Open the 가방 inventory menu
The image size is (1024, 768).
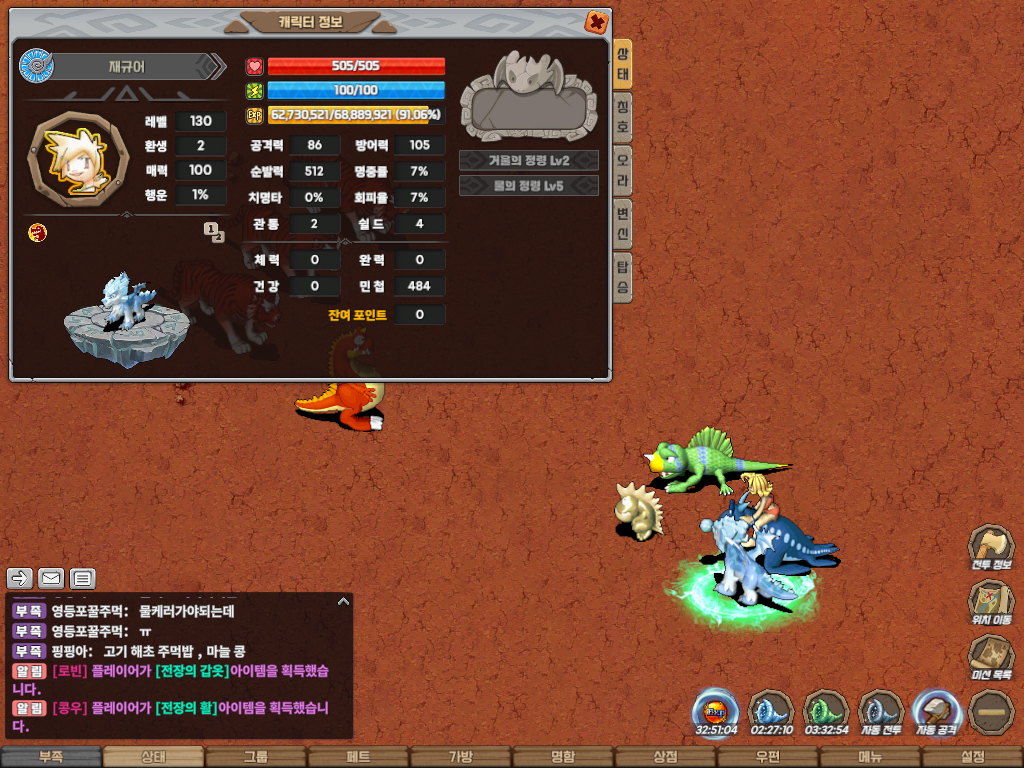460,757
